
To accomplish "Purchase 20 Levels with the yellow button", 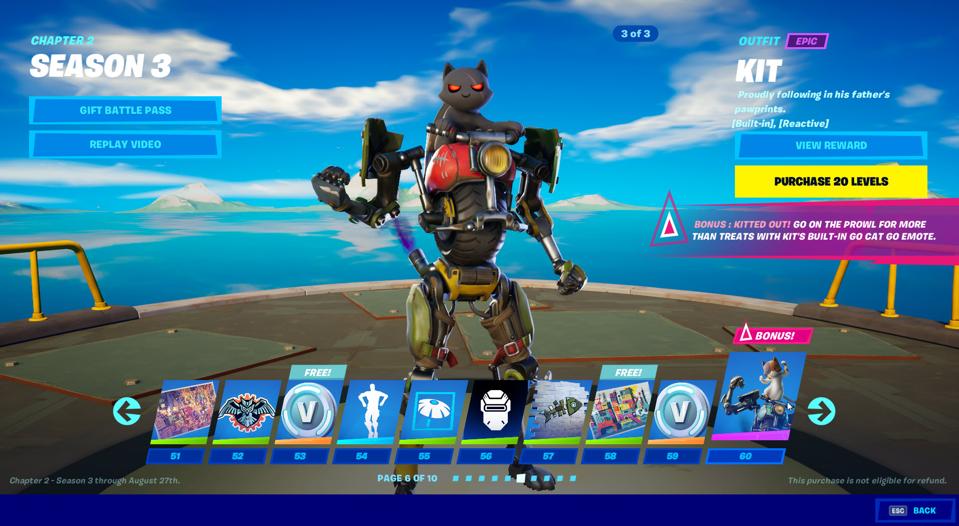I will pos(830,181).
